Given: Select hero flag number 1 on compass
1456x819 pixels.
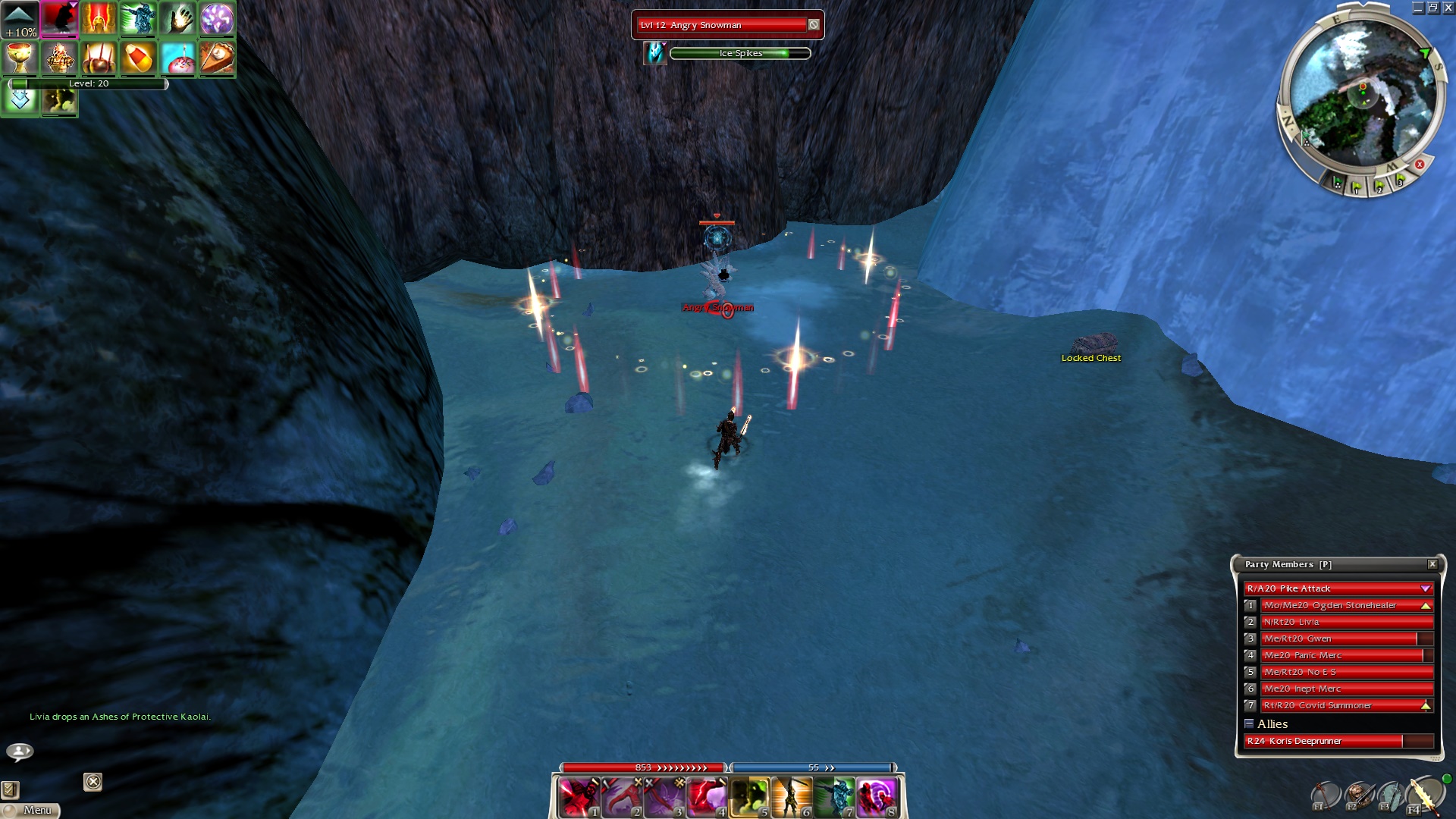Looking at the screenshot, I should pyautogui.click(x=1357, y=187).
